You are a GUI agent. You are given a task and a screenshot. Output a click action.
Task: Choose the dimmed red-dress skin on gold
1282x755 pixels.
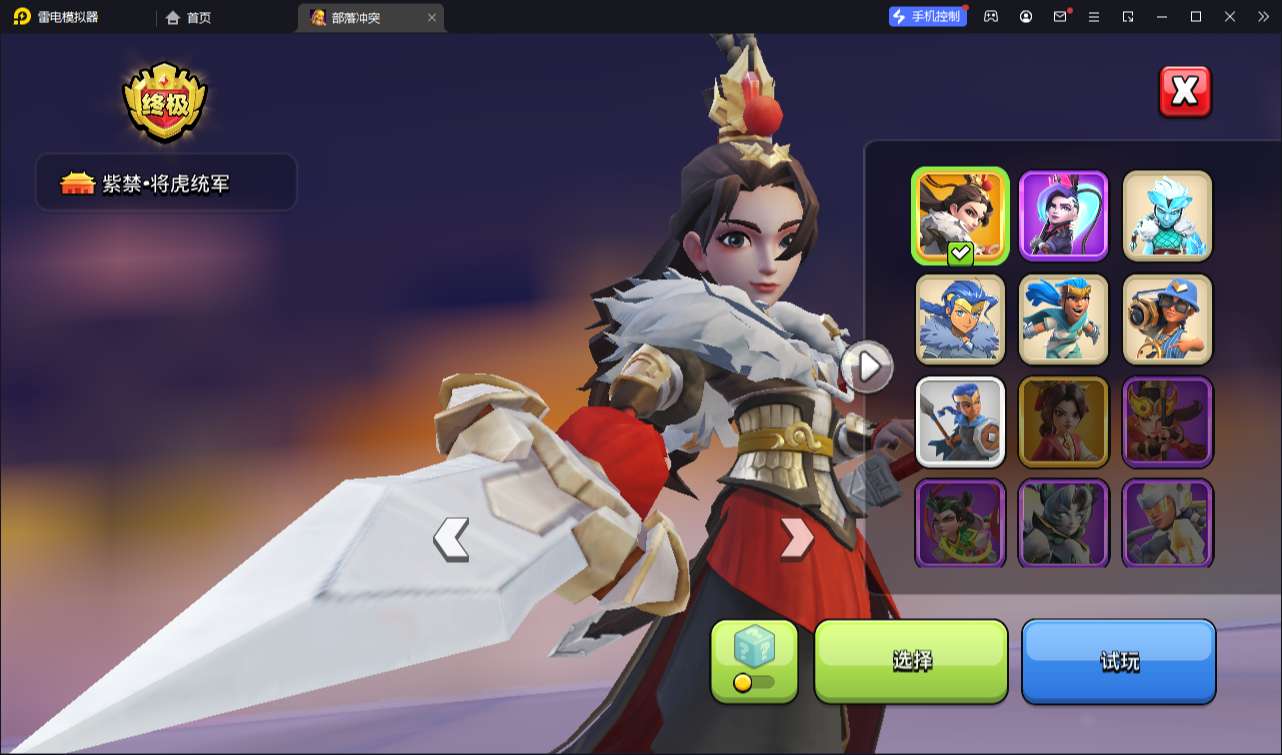coord(1064,422)
